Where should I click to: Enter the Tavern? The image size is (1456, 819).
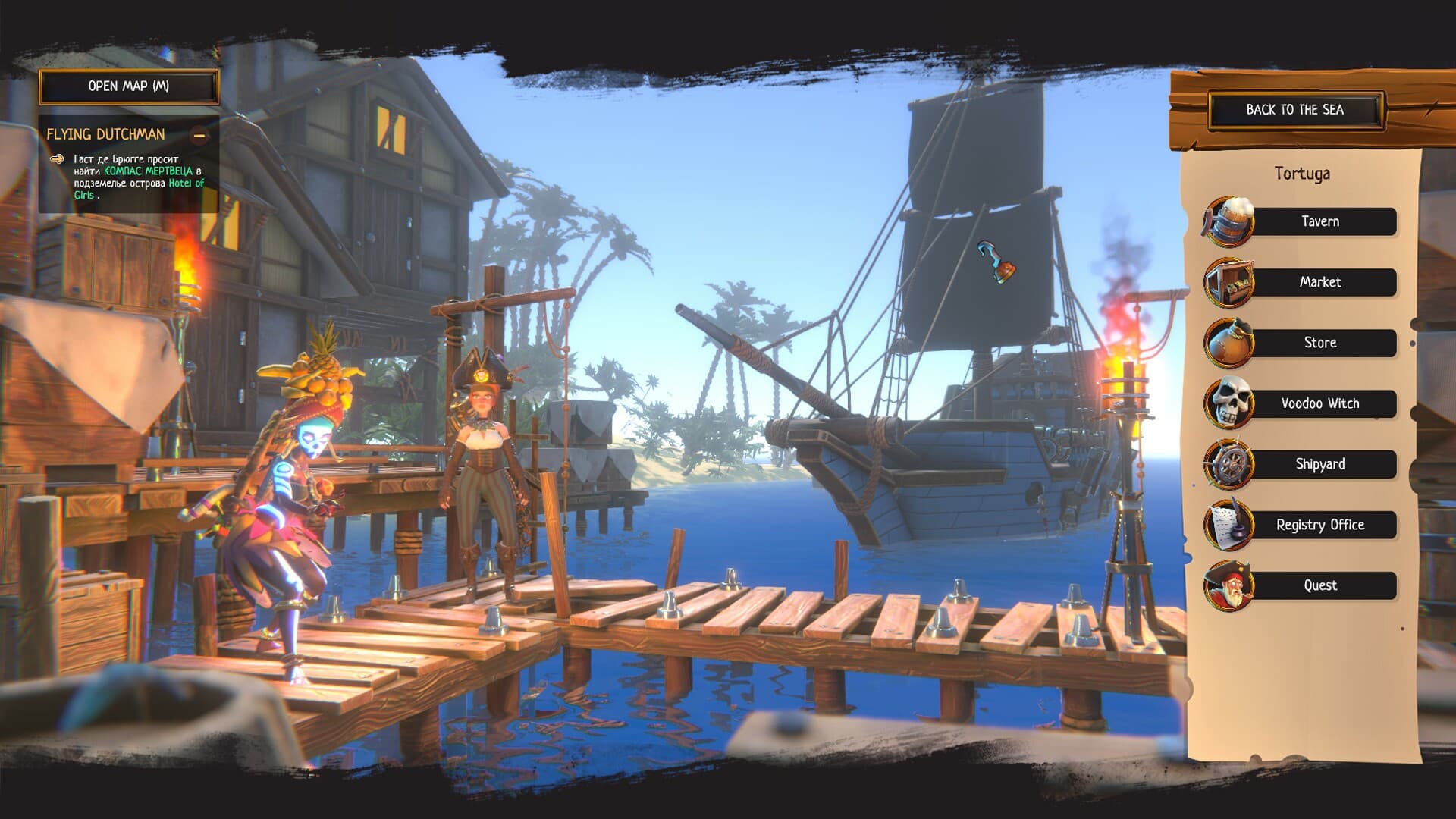1320,221
